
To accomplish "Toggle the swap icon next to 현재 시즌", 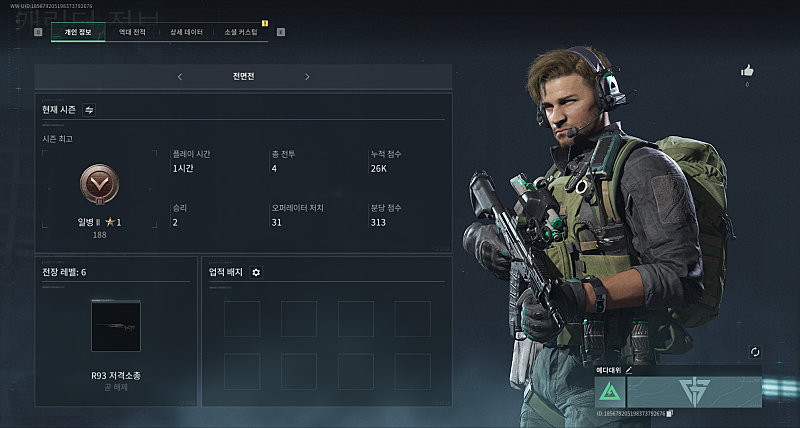I will click(89, 110).
